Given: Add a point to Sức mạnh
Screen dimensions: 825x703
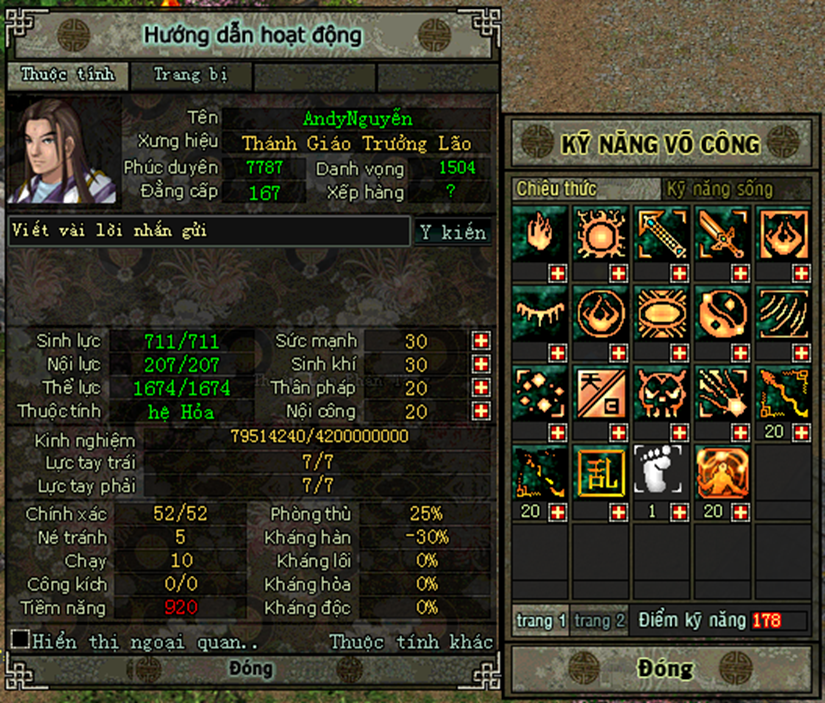Looking at the screenshot, I should (482, 341).
